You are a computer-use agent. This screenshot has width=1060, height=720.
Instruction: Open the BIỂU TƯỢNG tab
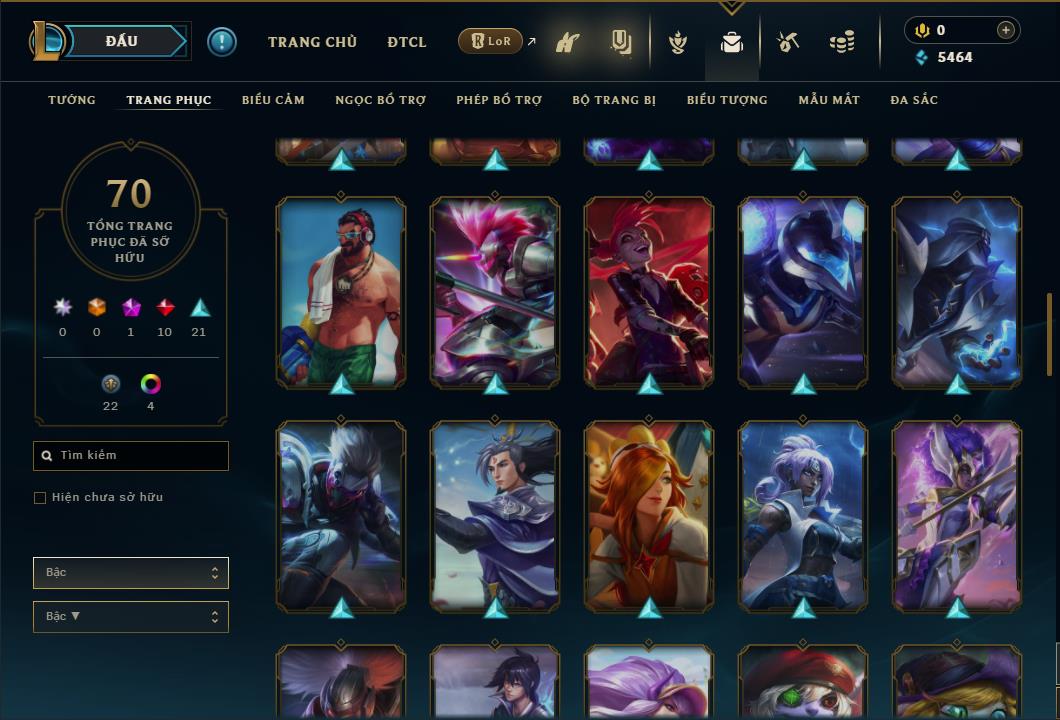point(727,100)
